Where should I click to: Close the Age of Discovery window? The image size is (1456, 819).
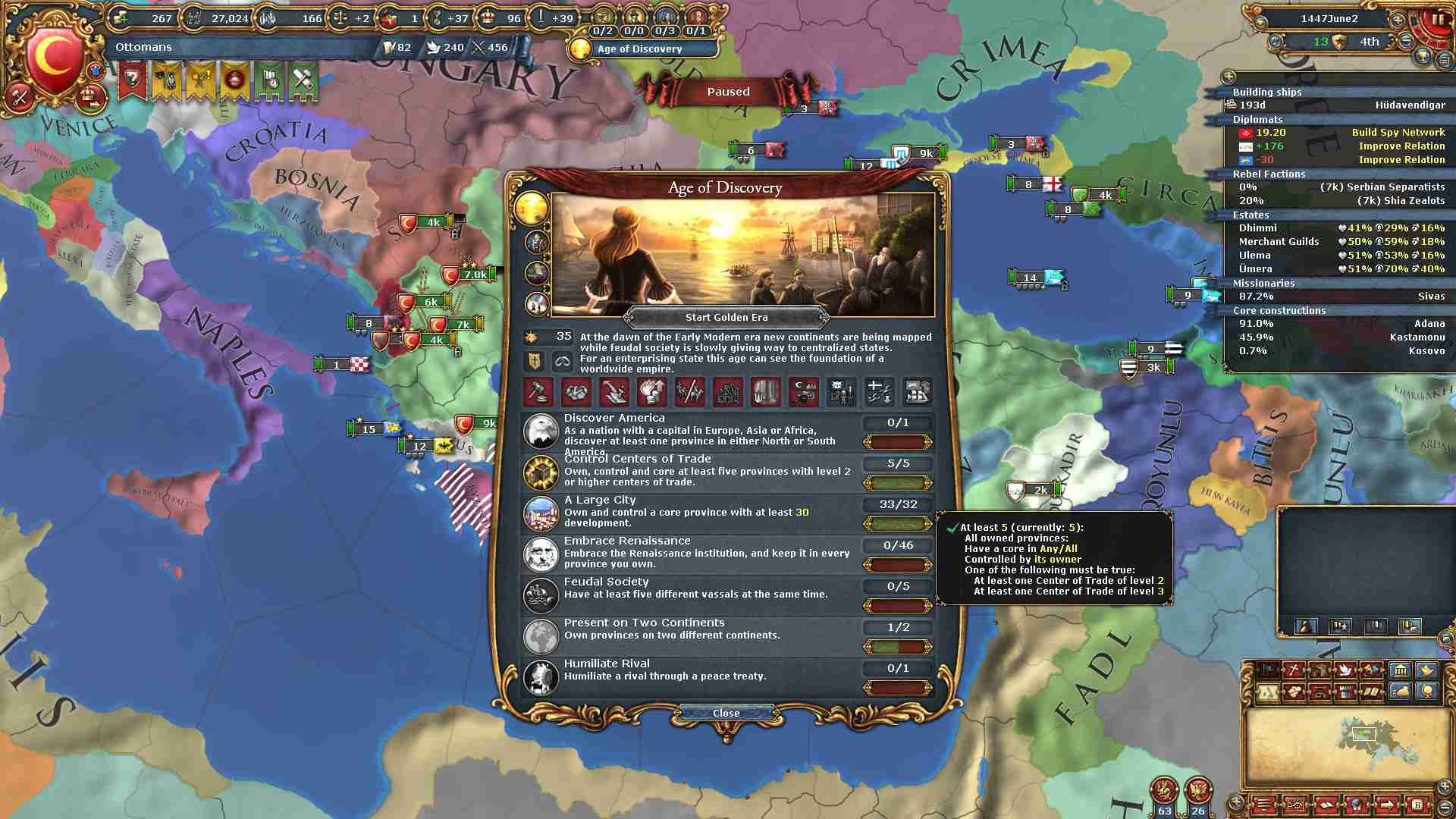point(726,713)
